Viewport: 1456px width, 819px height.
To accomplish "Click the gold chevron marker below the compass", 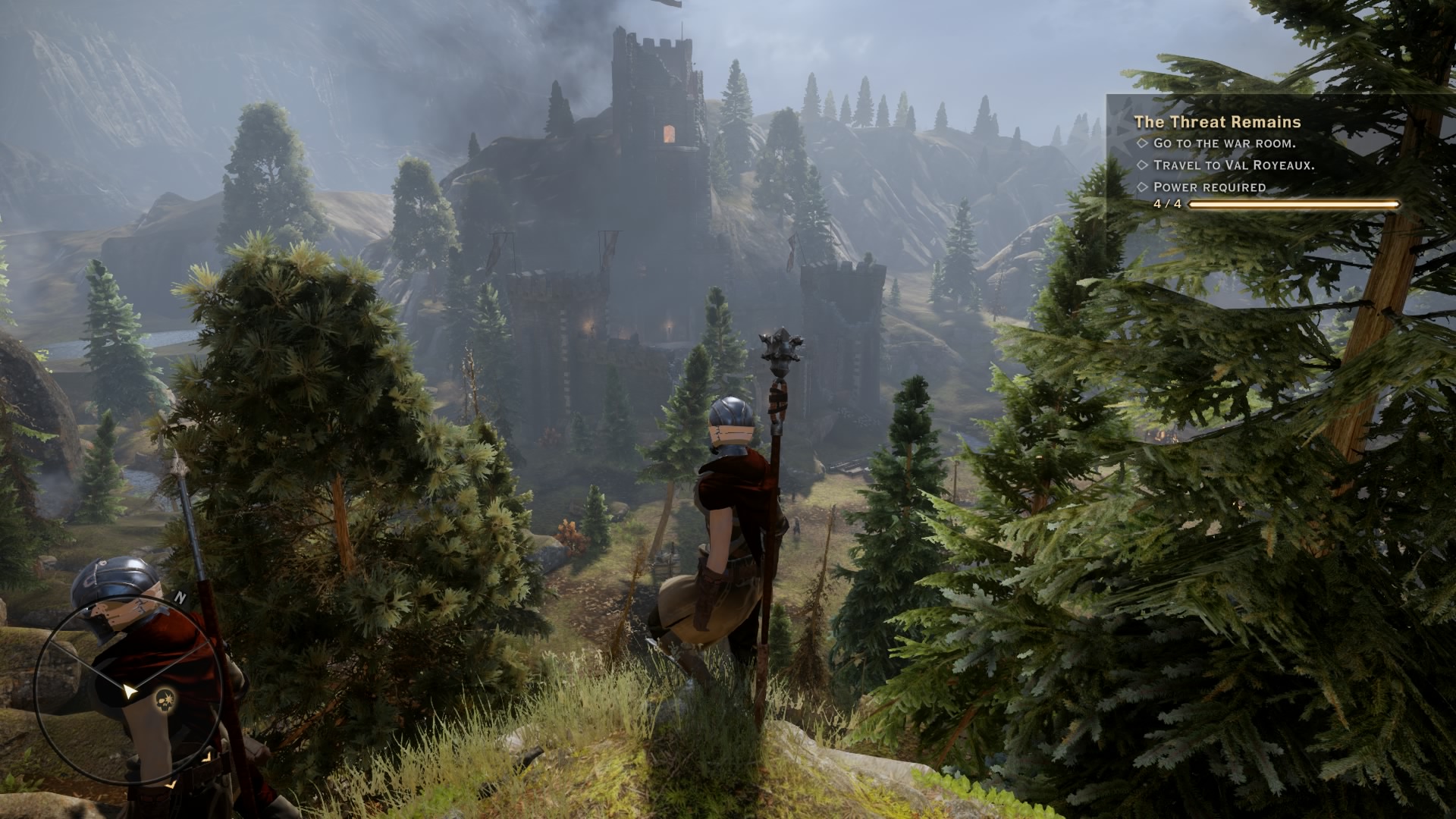I will pos(171,786).
